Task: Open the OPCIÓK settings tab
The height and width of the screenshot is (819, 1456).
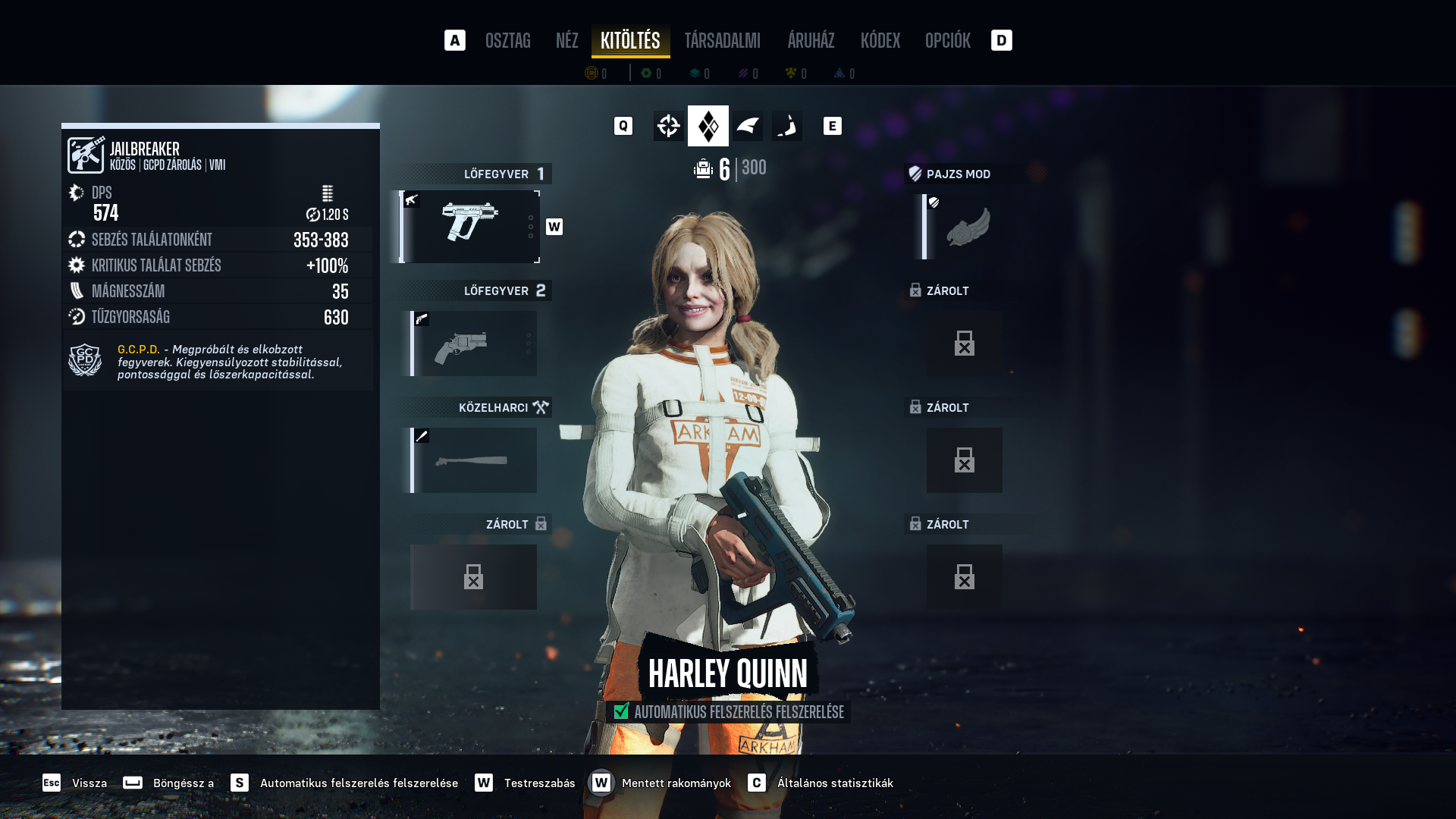Action: pos(947,41)
